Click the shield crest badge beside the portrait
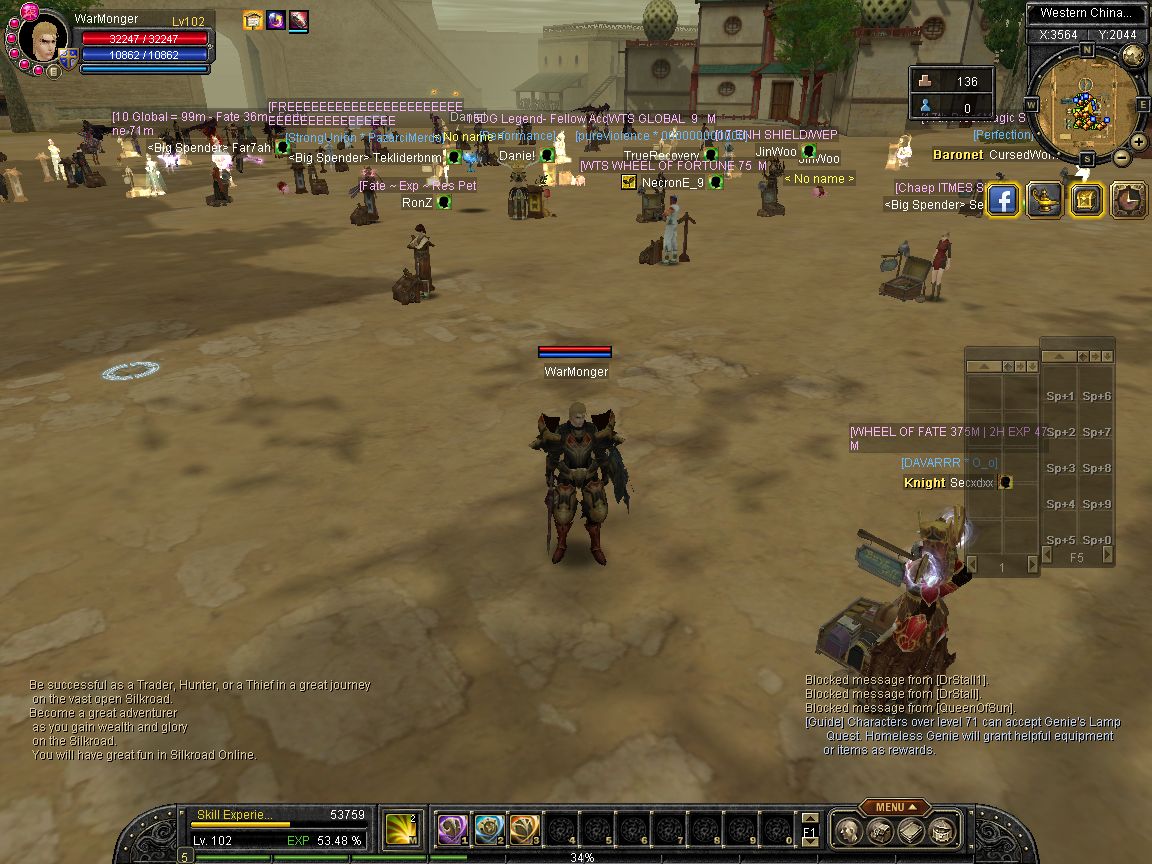This screenshot has width=1152, height=864. pyautogui.click(x=69, y=59)
